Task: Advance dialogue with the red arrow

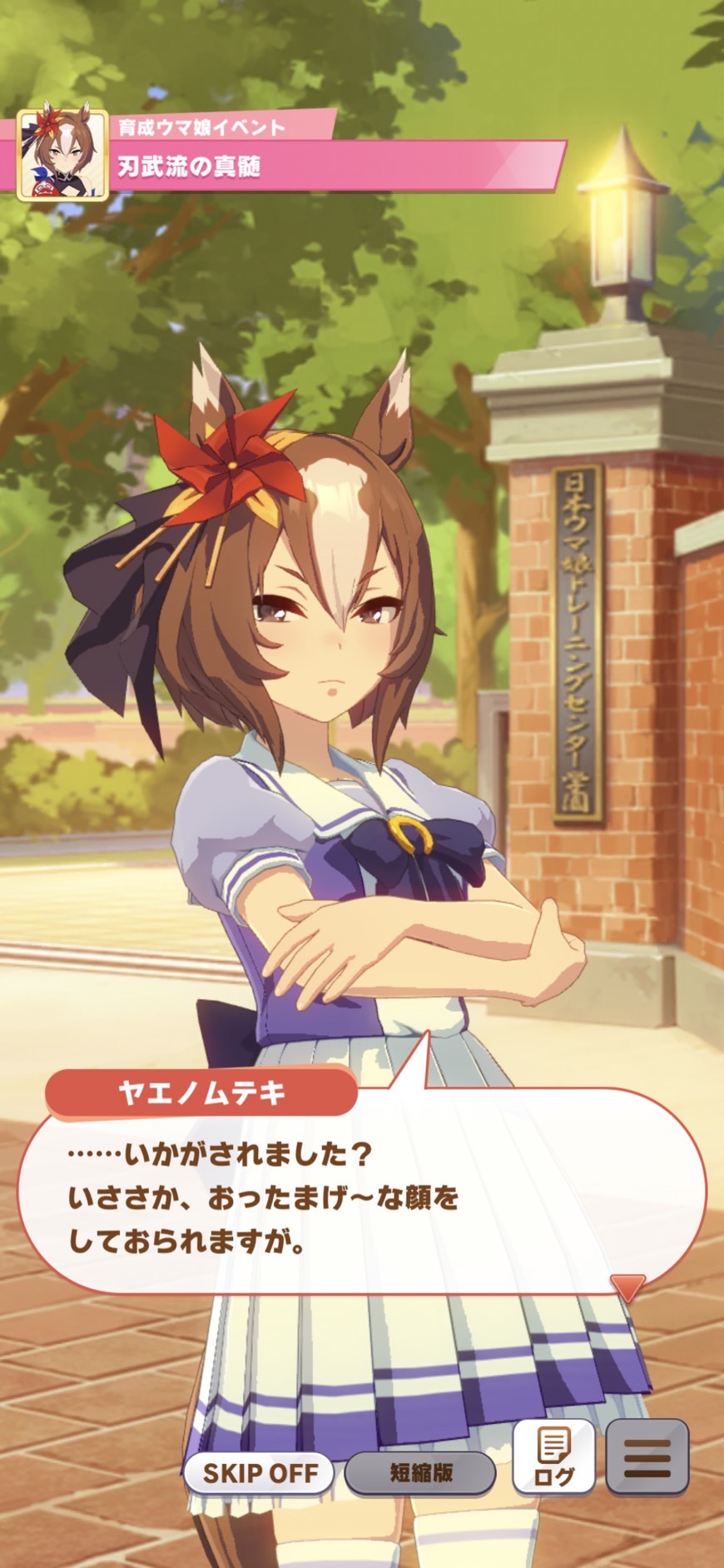Action: click(x=627, y=1287)
